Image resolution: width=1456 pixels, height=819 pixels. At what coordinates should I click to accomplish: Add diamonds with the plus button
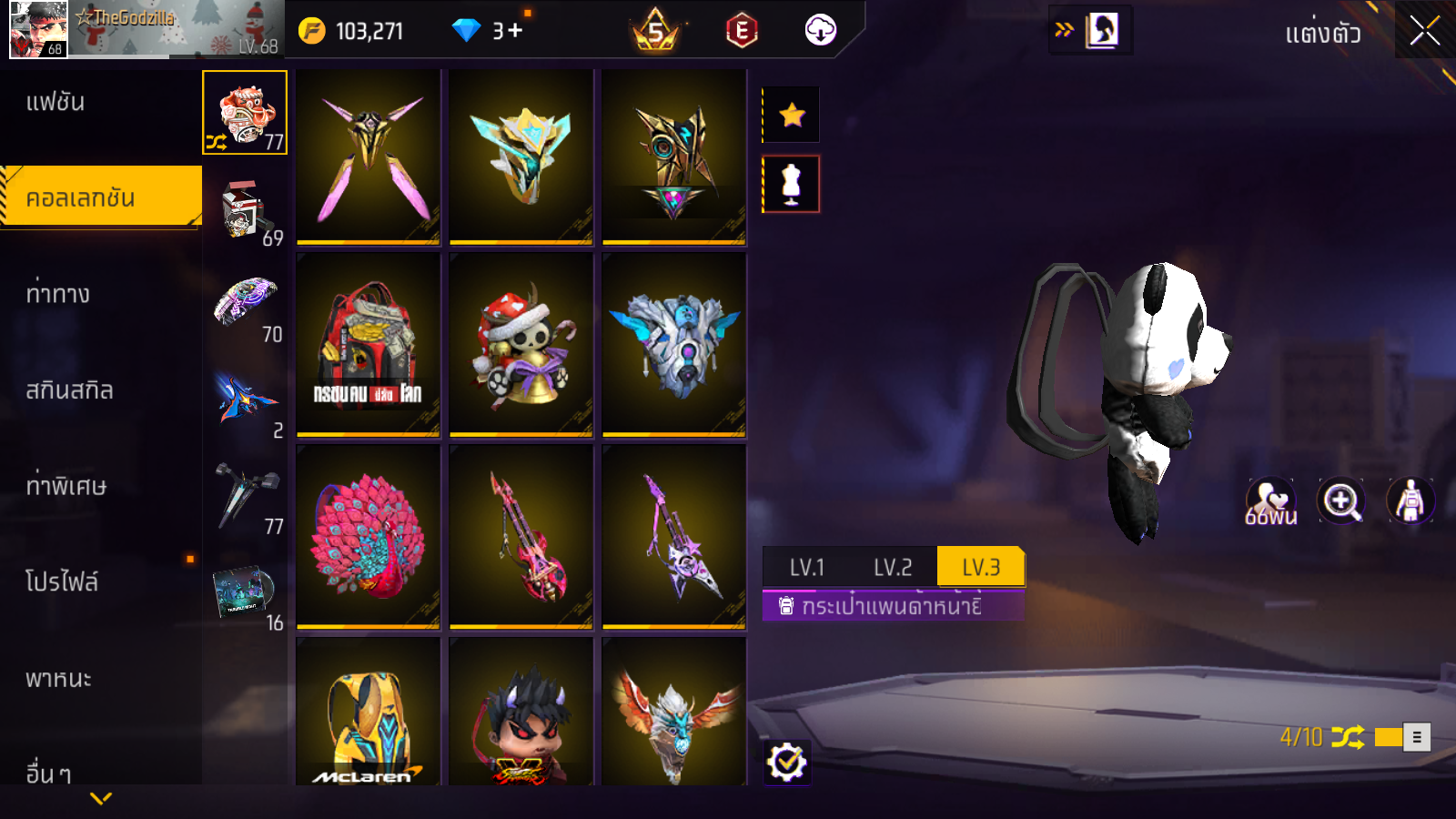(x=515, y=31)
